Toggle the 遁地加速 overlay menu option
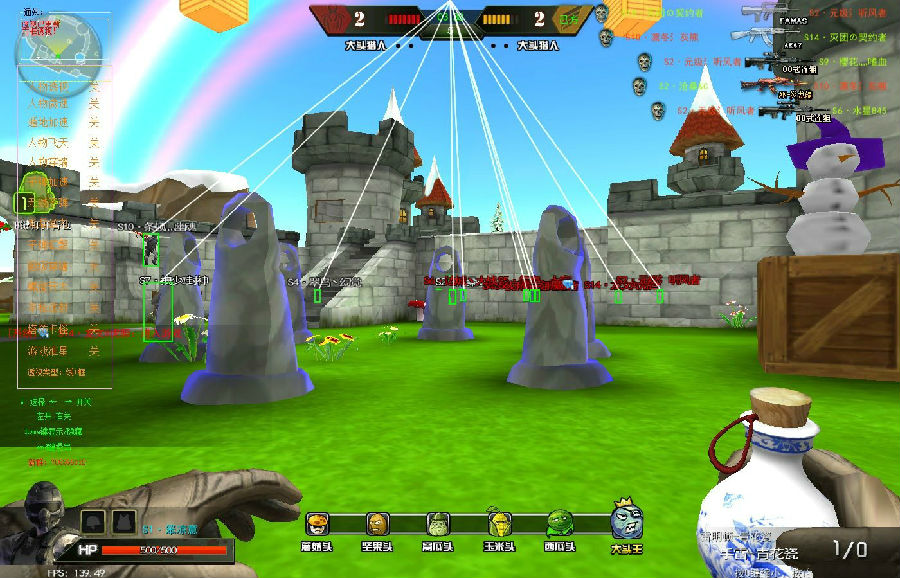Image resolution: width=900 pixels, height=578 pixels. pos(50,122)
